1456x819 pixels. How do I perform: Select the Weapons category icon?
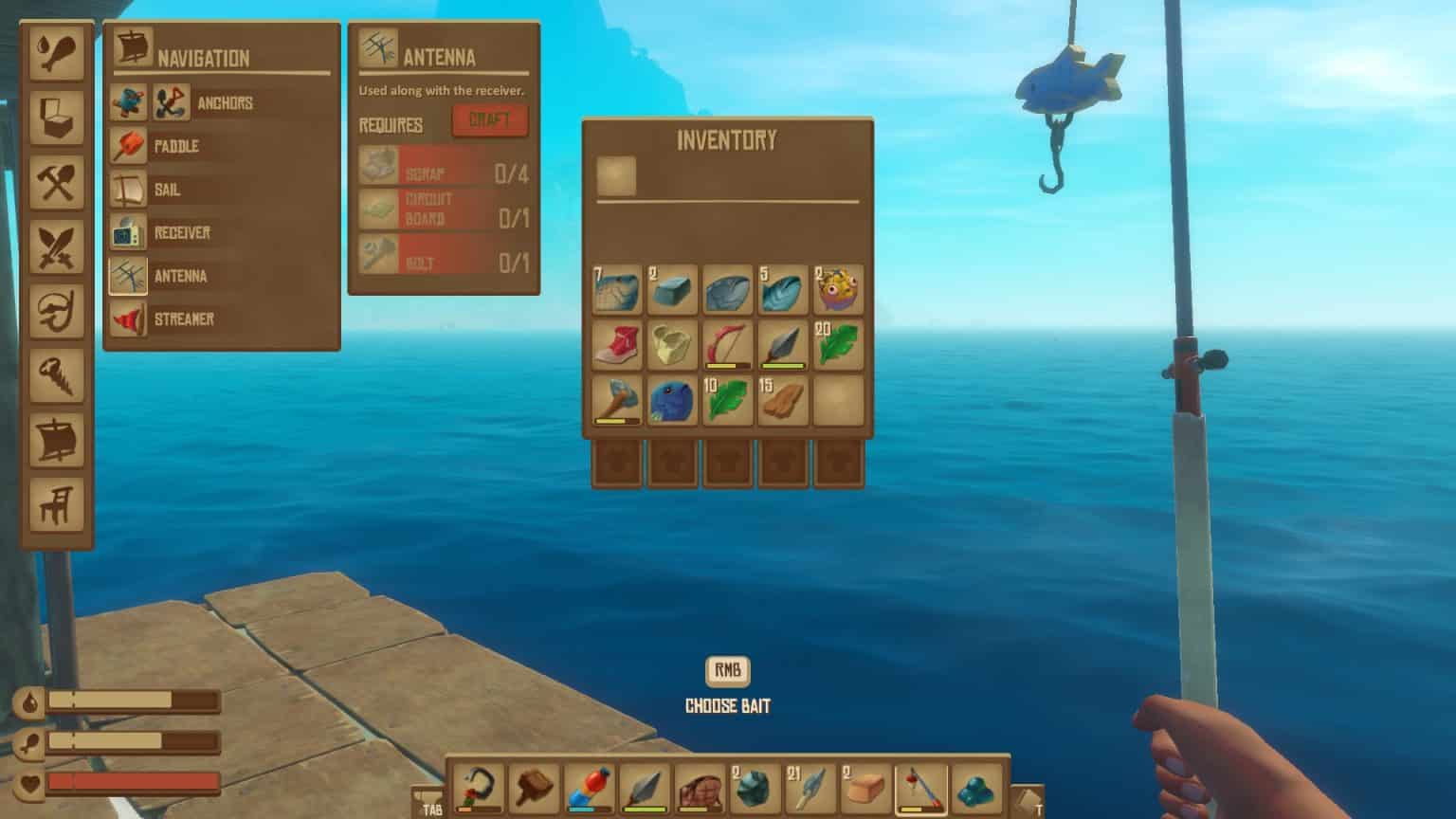click(57, 245)
